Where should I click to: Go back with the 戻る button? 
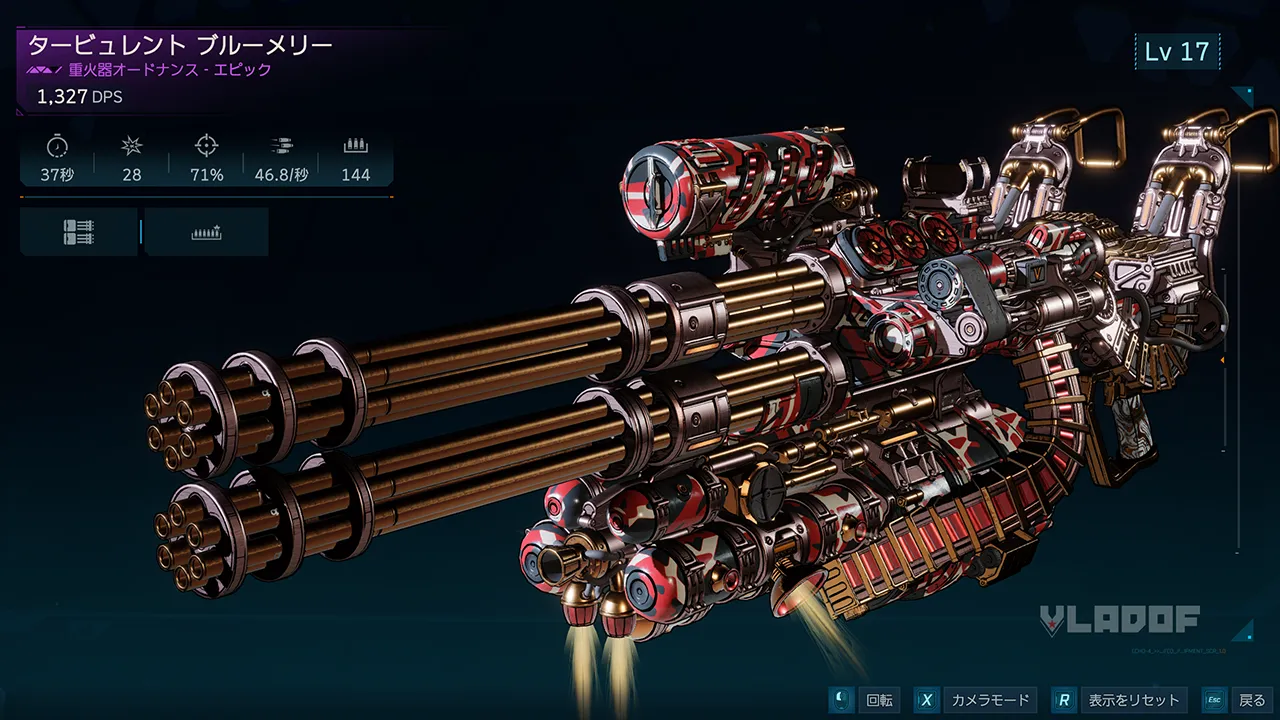1238,700
